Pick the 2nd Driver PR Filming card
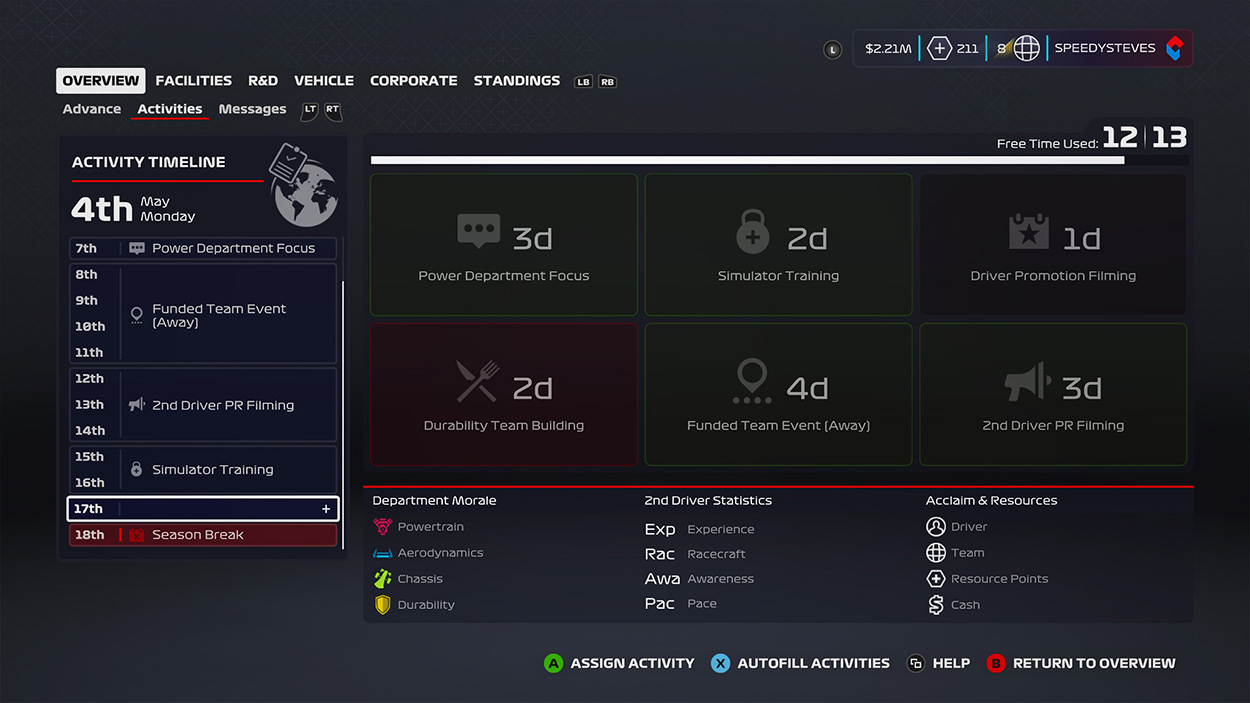The height and width of the screenshot is (703, 1250). (x=1053, y=394)
